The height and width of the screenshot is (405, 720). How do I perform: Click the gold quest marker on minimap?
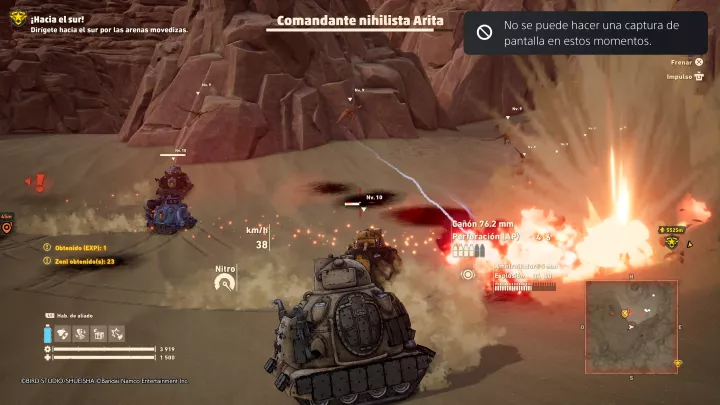(626, 314)
